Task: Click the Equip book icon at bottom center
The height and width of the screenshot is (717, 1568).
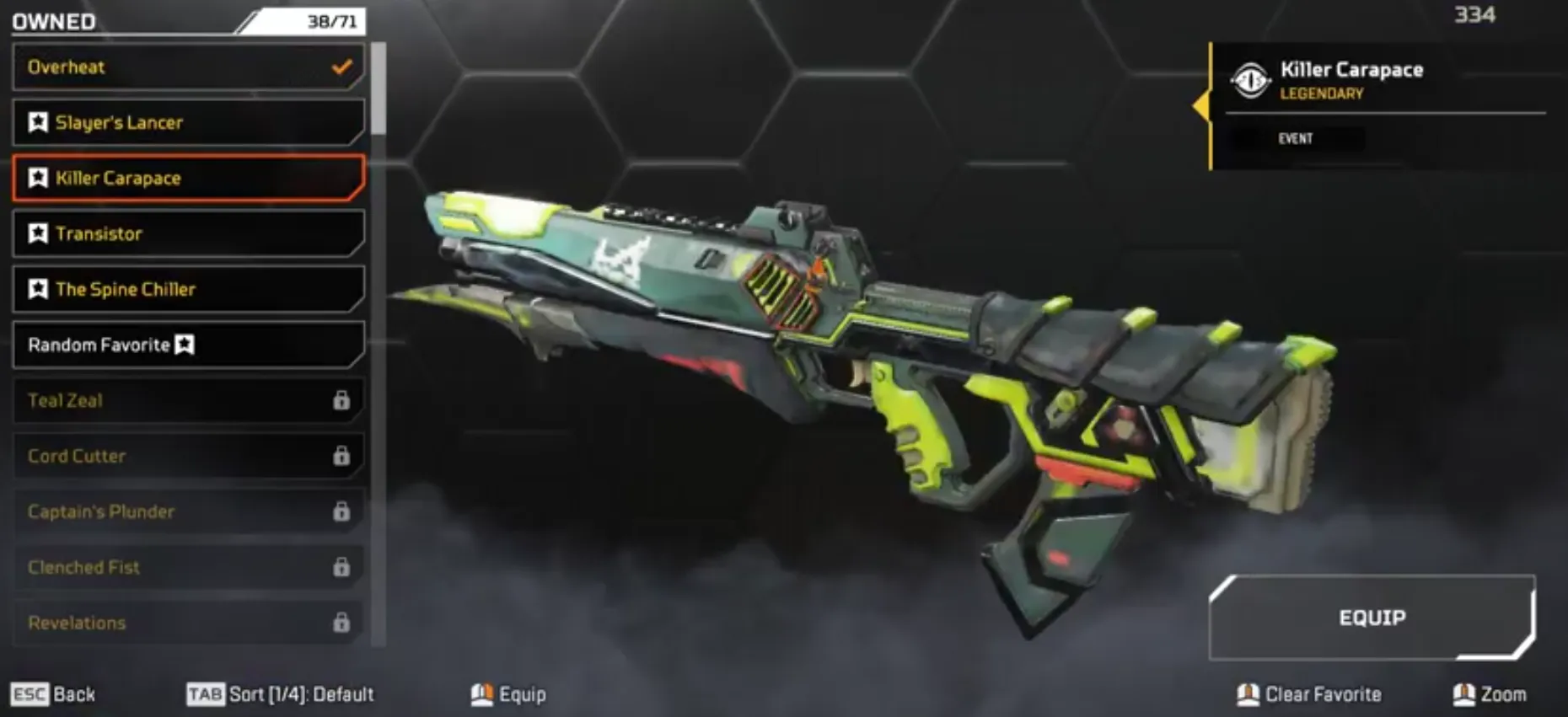Action: click(x=481, y=694)
